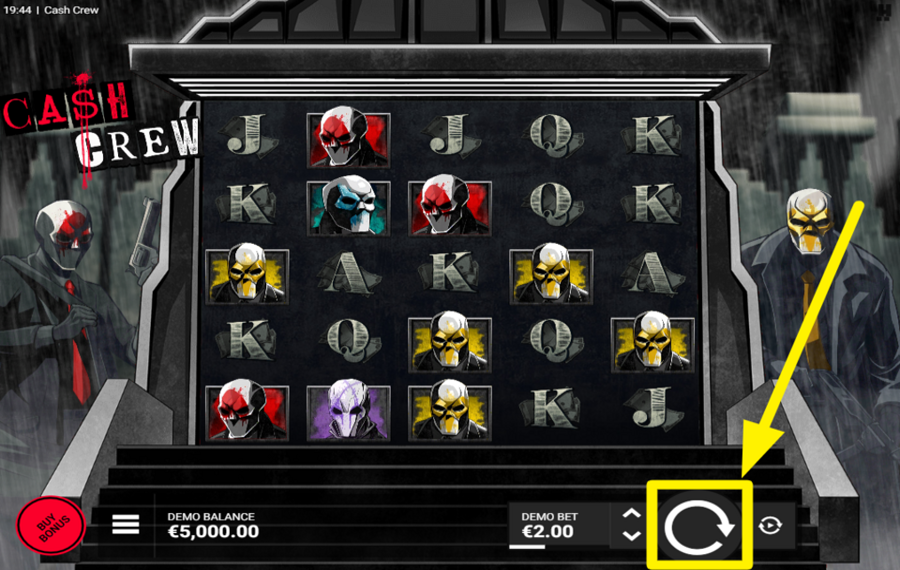The height and width of the screenshot is (570, 900).
Task: Spin the reels with the circular arrow button
Action: (699, 526)
